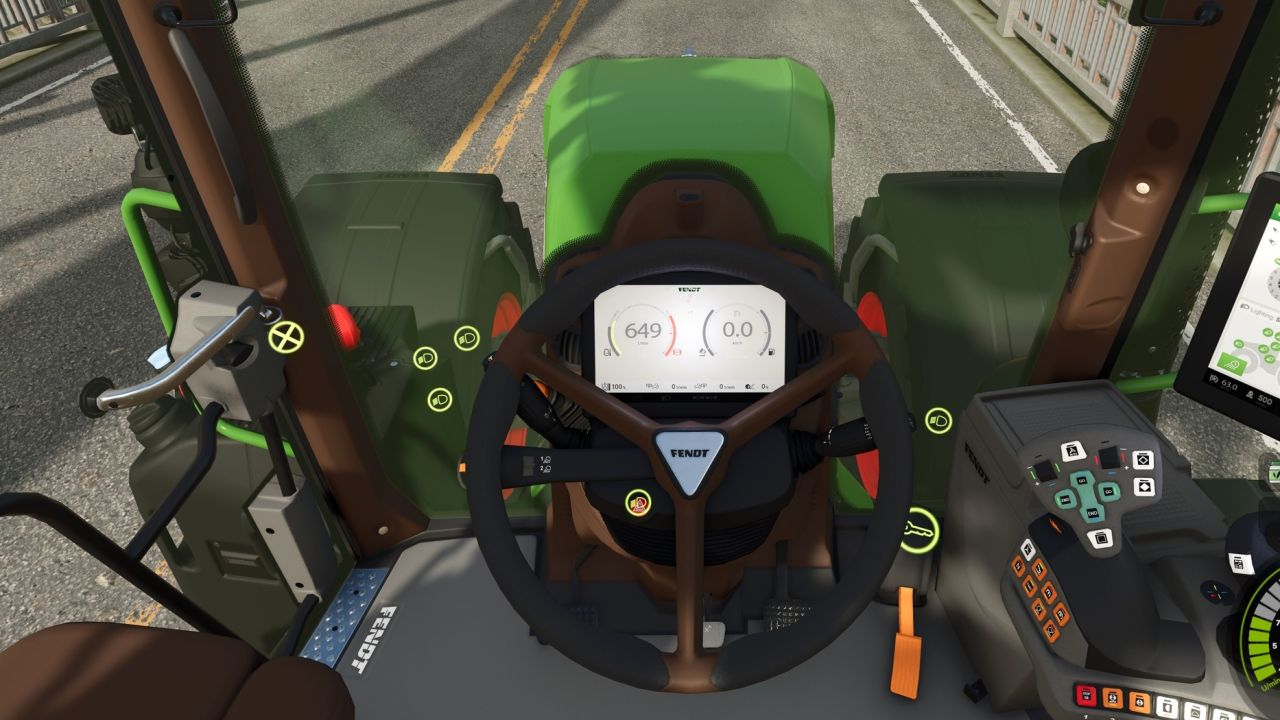The image size is (1280, 720).
Task: Open the Lighting menu on the right terminal screen
Action: tap(1253, 310)
